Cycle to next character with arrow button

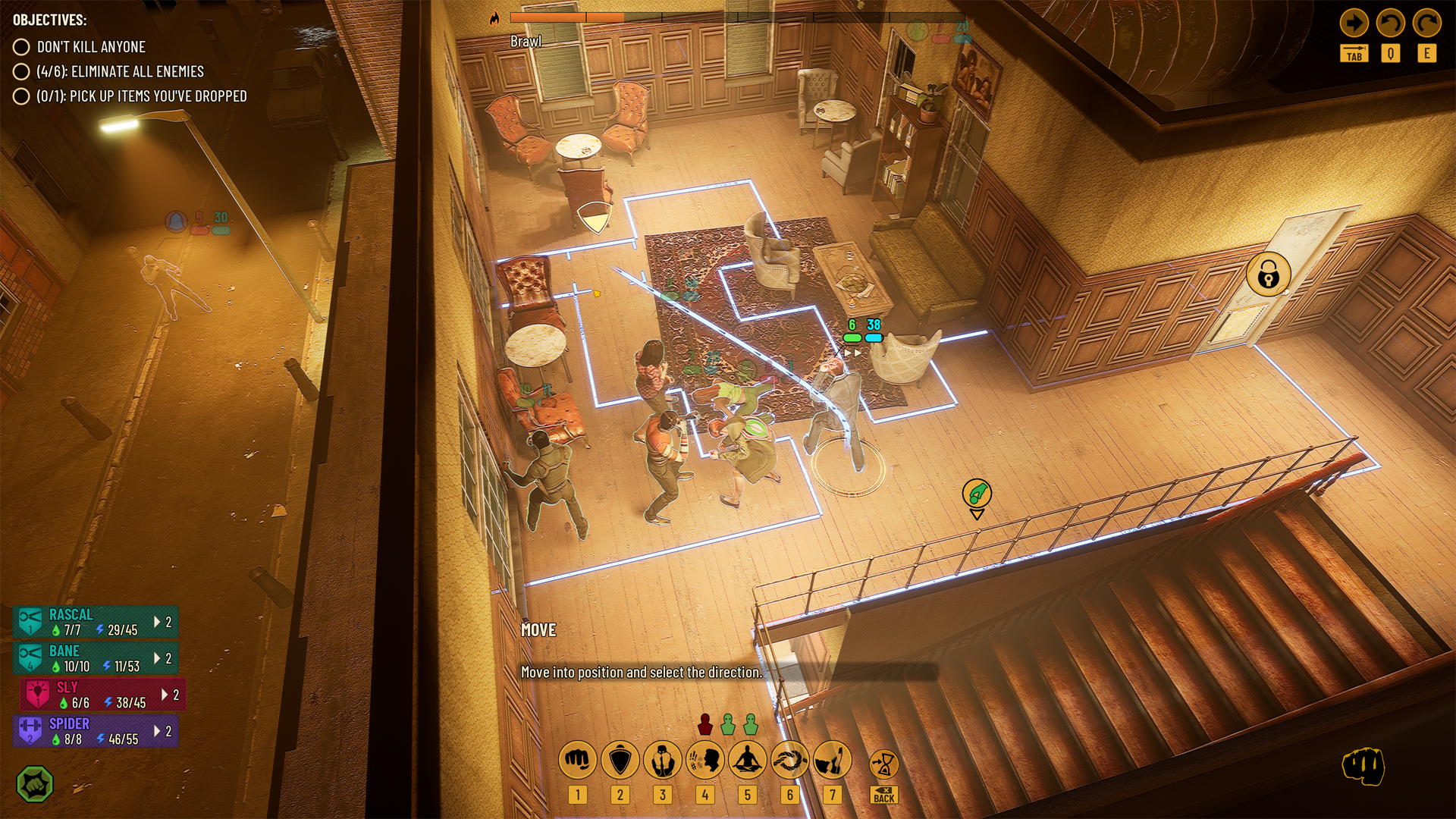pyautogui.click(x=1354, y=24)
